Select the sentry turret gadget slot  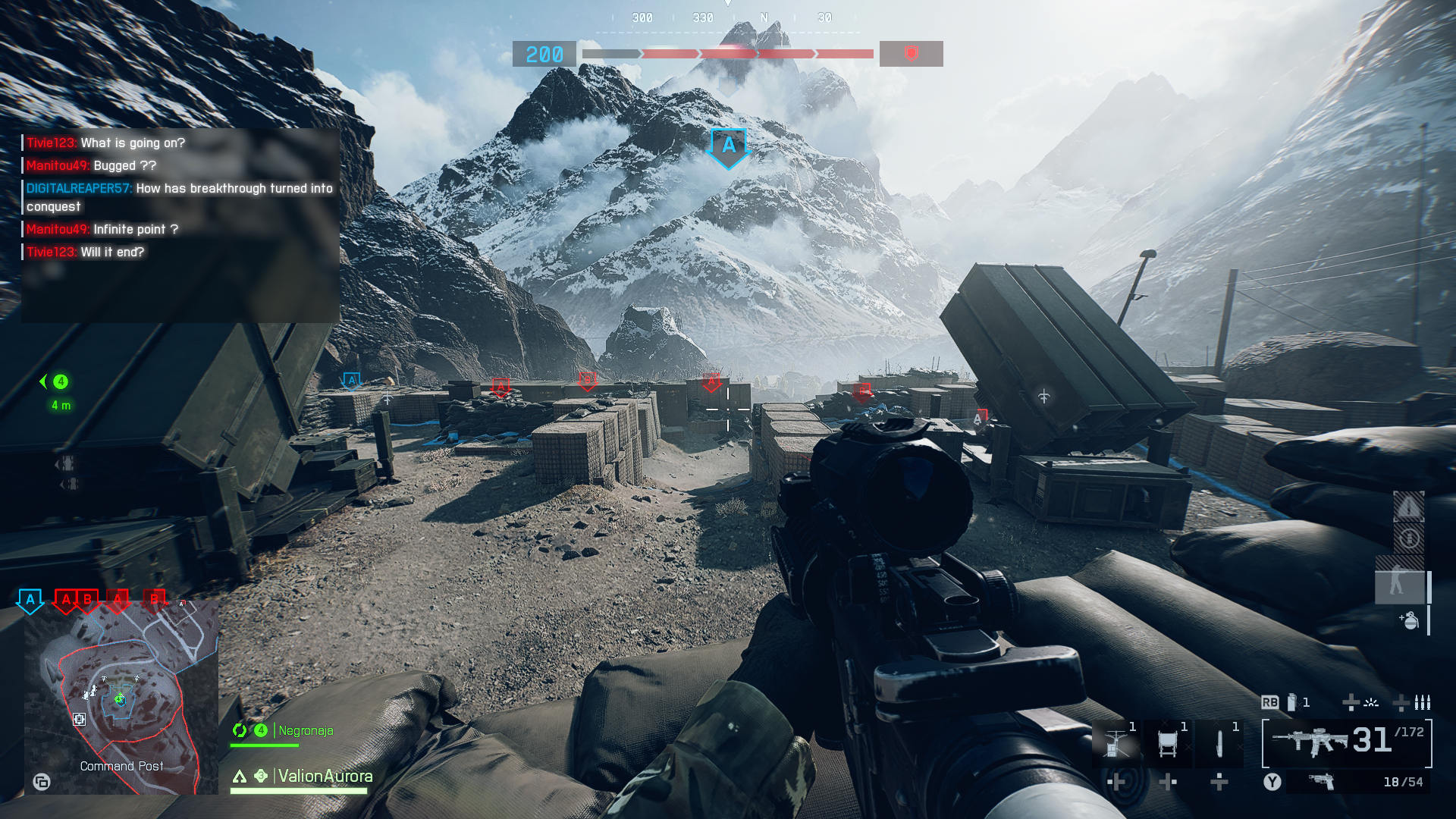[x=1116, y=743]
